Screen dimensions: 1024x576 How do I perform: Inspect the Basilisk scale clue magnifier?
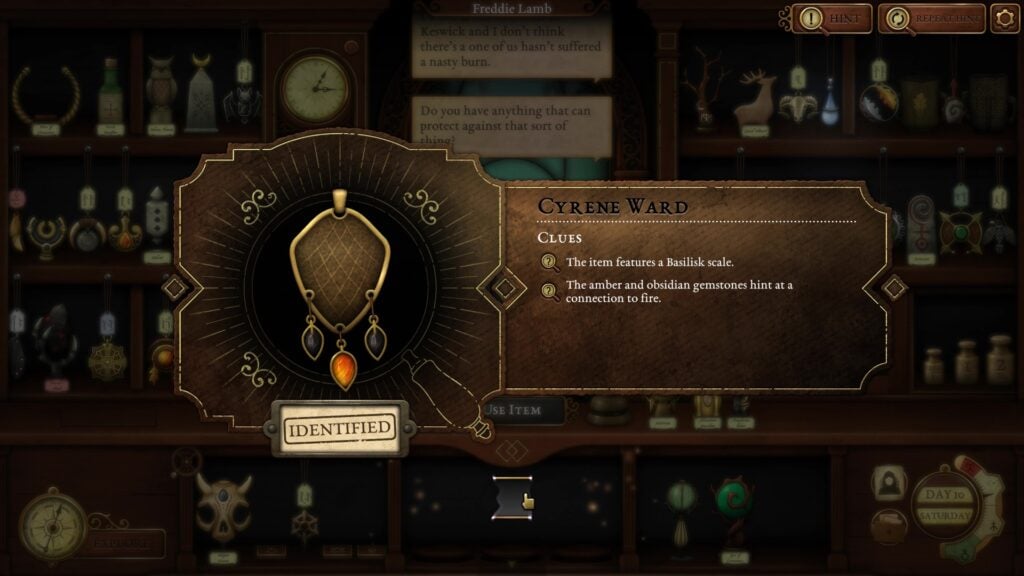(x=549, y=263)
